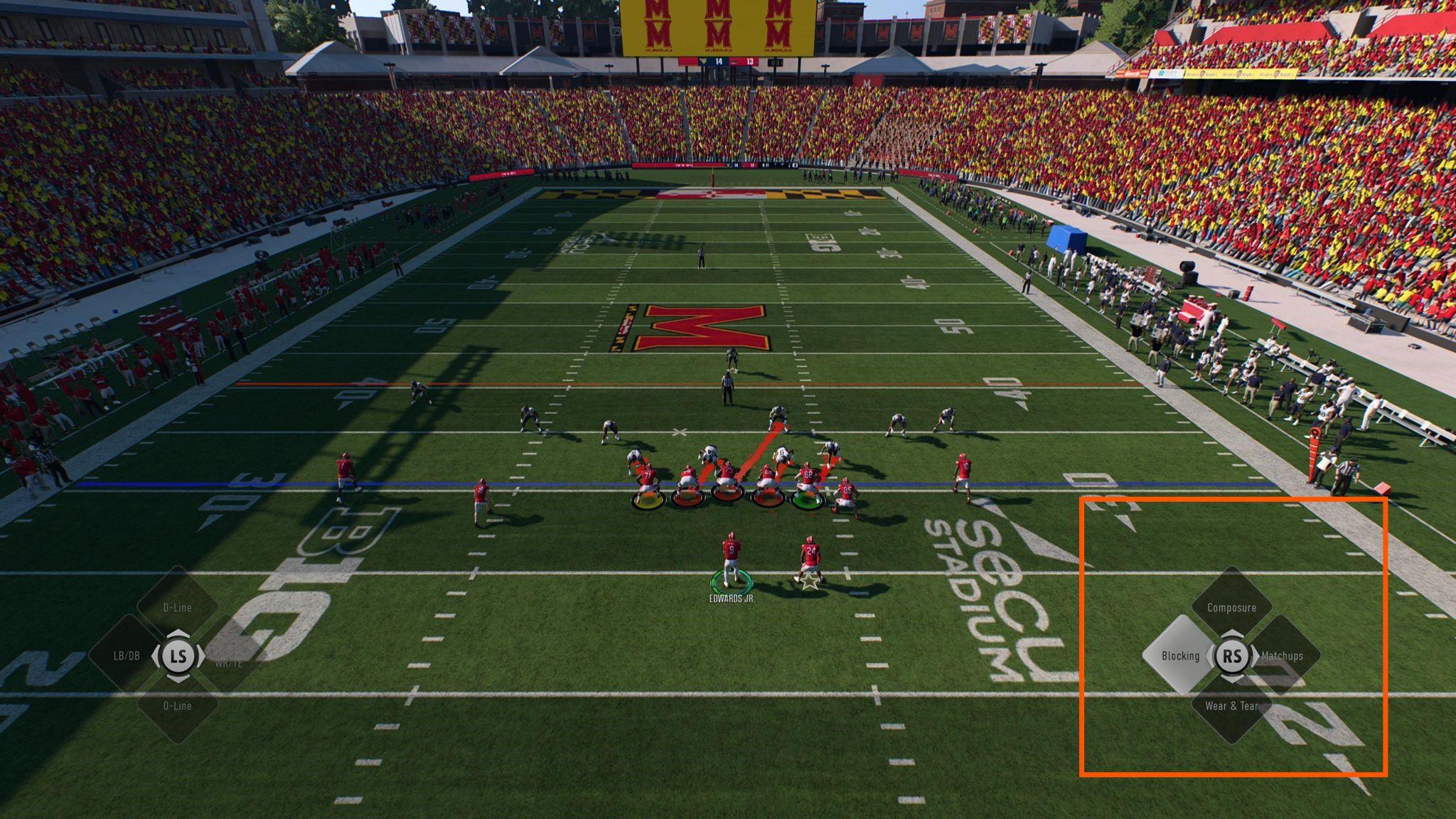The image size is (1456, 819).
Task: Display the Wear & Tear info
Action: pos(1231,705)
